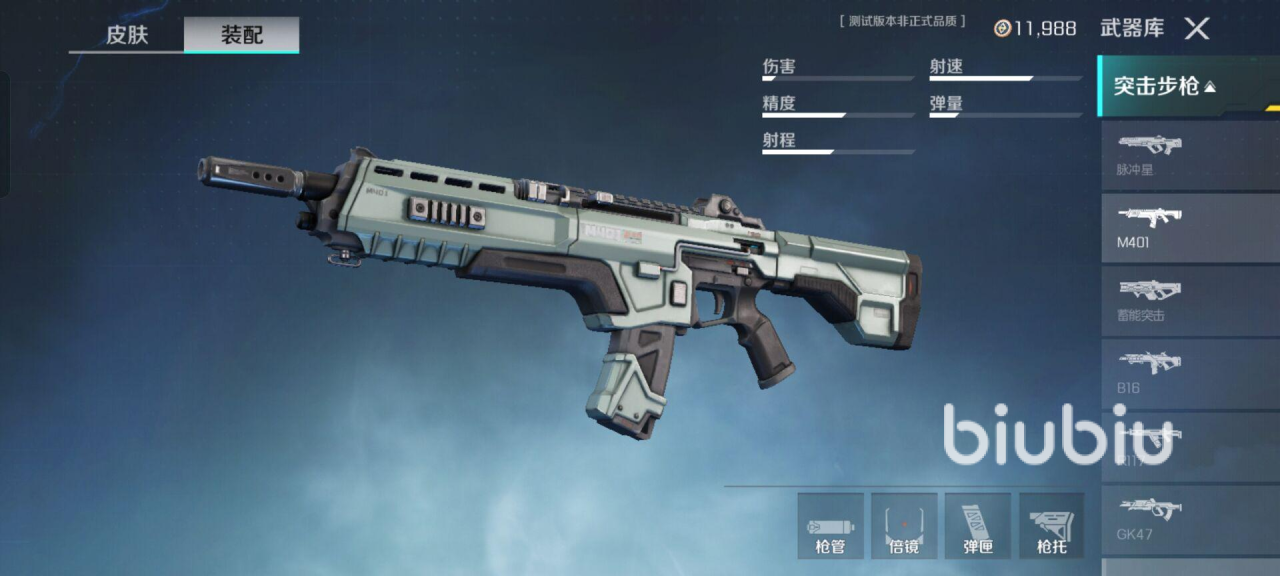The width and height of the screenshot is (1280, 576).
Task: Select the 装配 loadout tab
Action: click(241, 35)
